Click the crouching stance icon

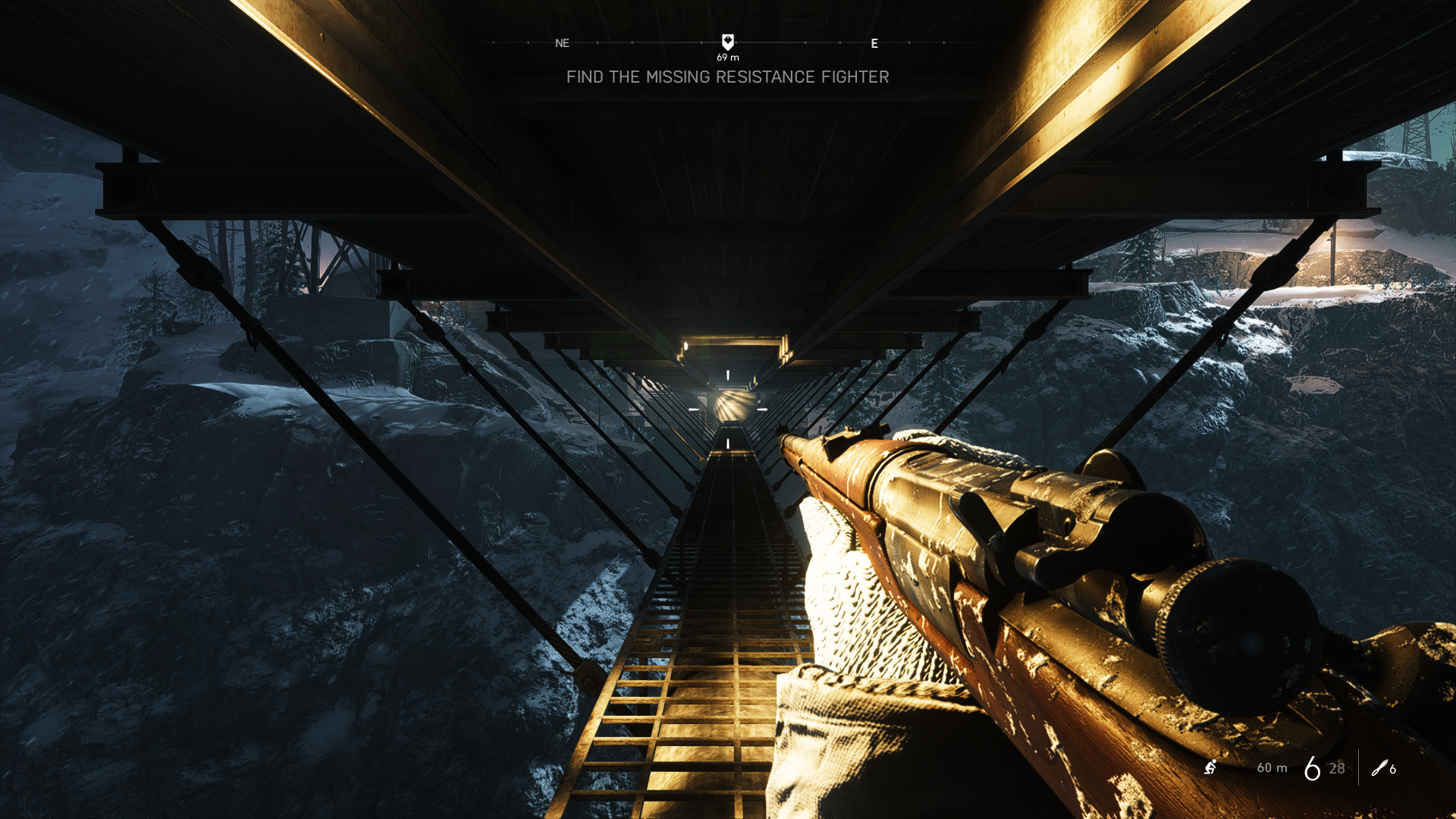click(x=1210, y=767)
